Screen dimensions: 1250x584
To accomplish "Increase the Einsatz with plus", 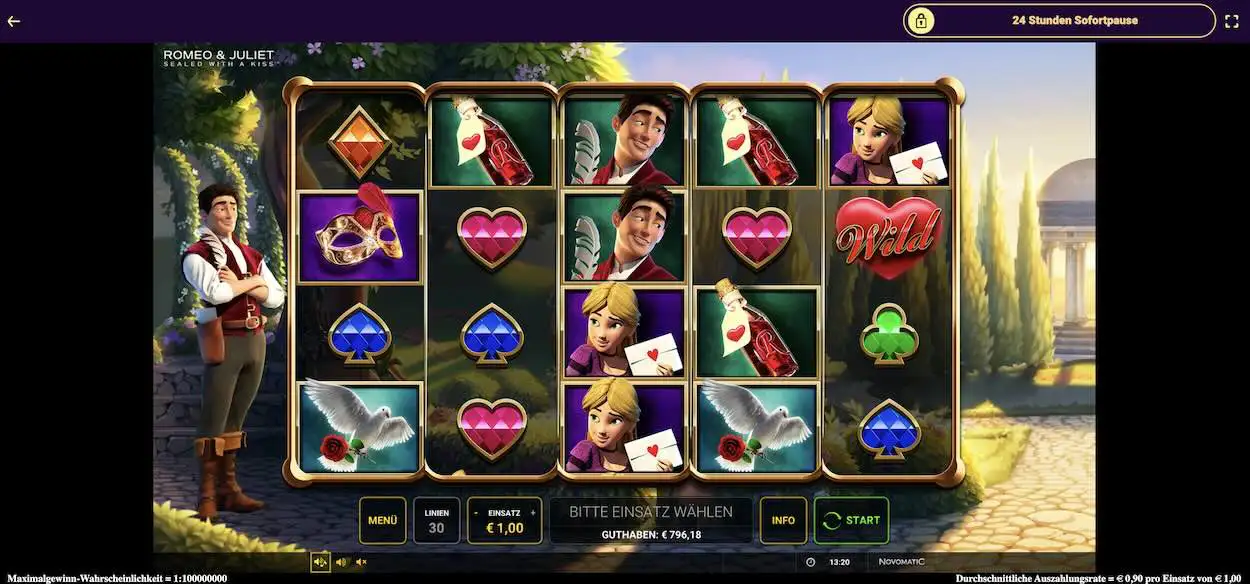I will tap(533, 512).
